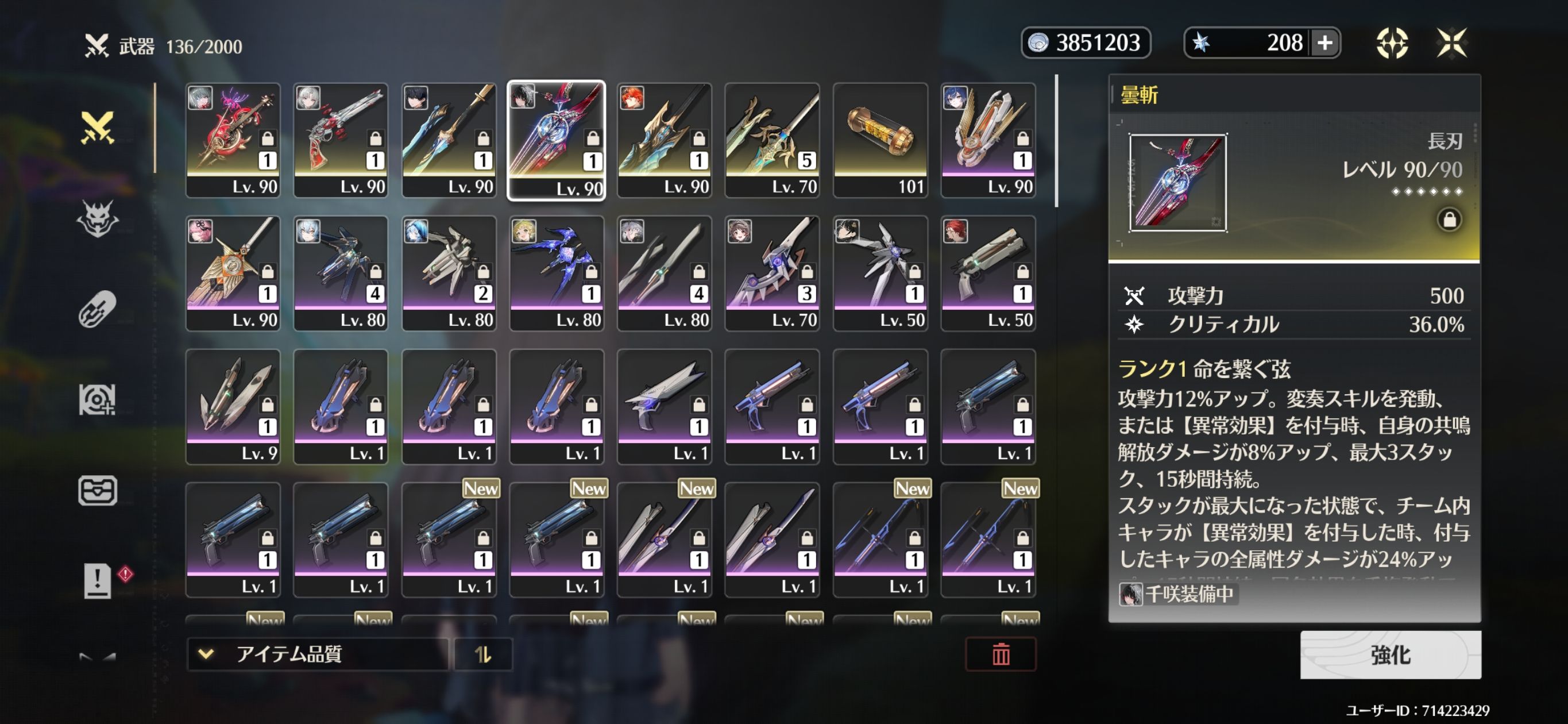The image size is (1568, 724).
Task: Select the red-haired character's Lv. 50 pistol
Action: pyautogui.click(x=988, y=274)
